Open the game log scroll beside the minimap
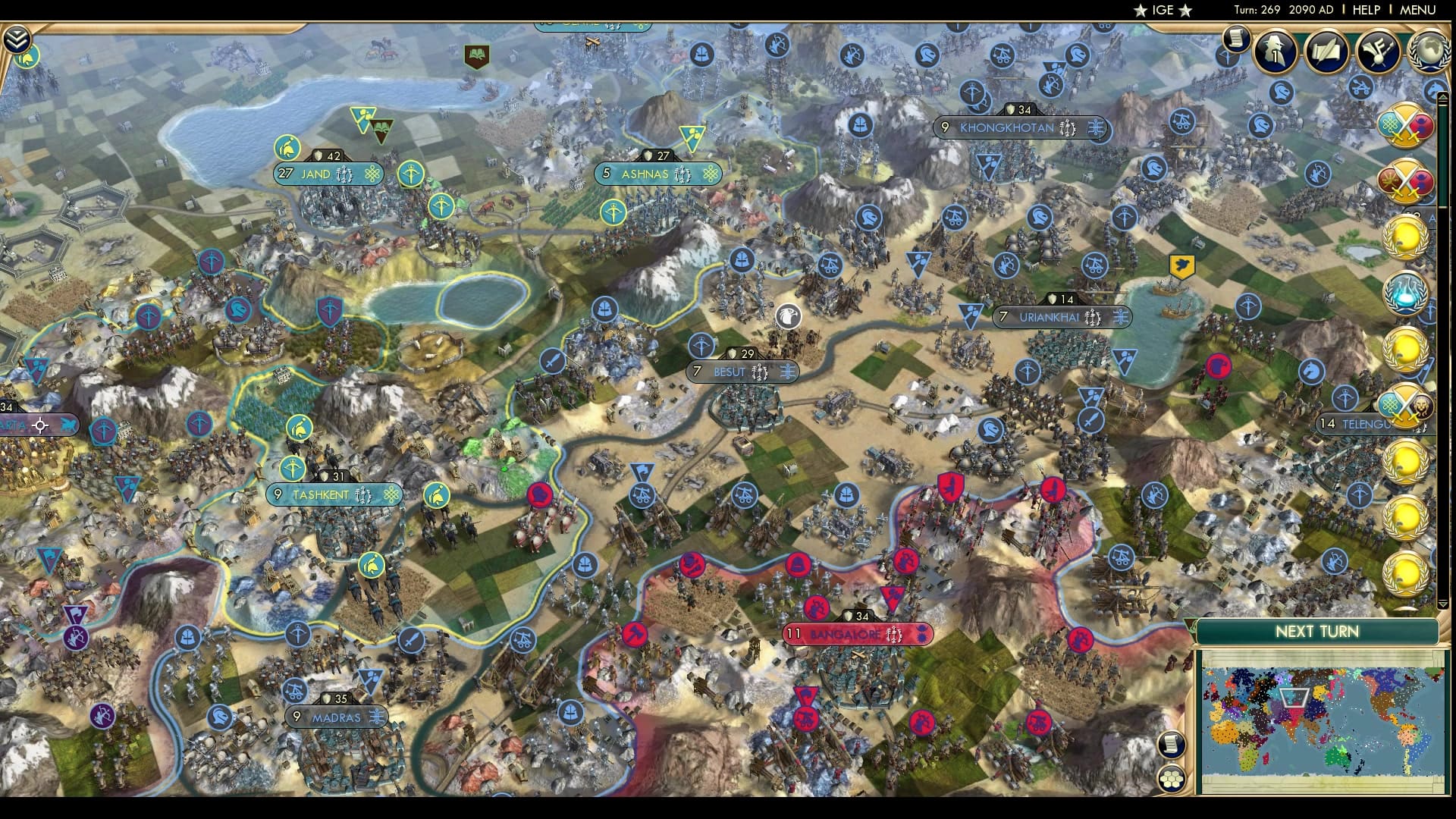Screen dimensions: 1456x819 pyautogui.click(x=1172, y=745)
